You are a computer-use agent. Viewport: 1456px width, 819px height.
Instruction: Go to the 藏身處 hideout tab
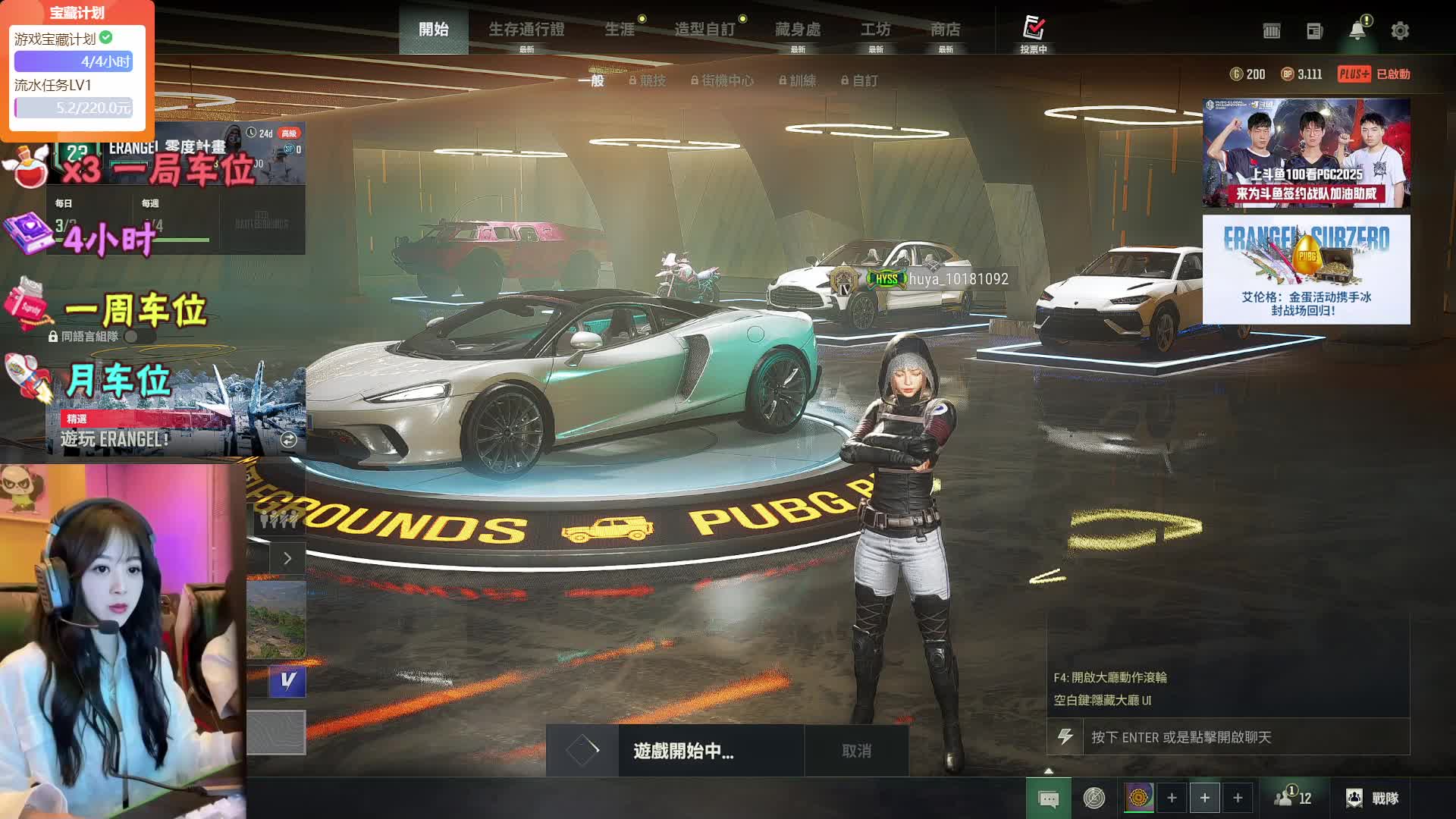pyautogui.click(x=798, y=30)
